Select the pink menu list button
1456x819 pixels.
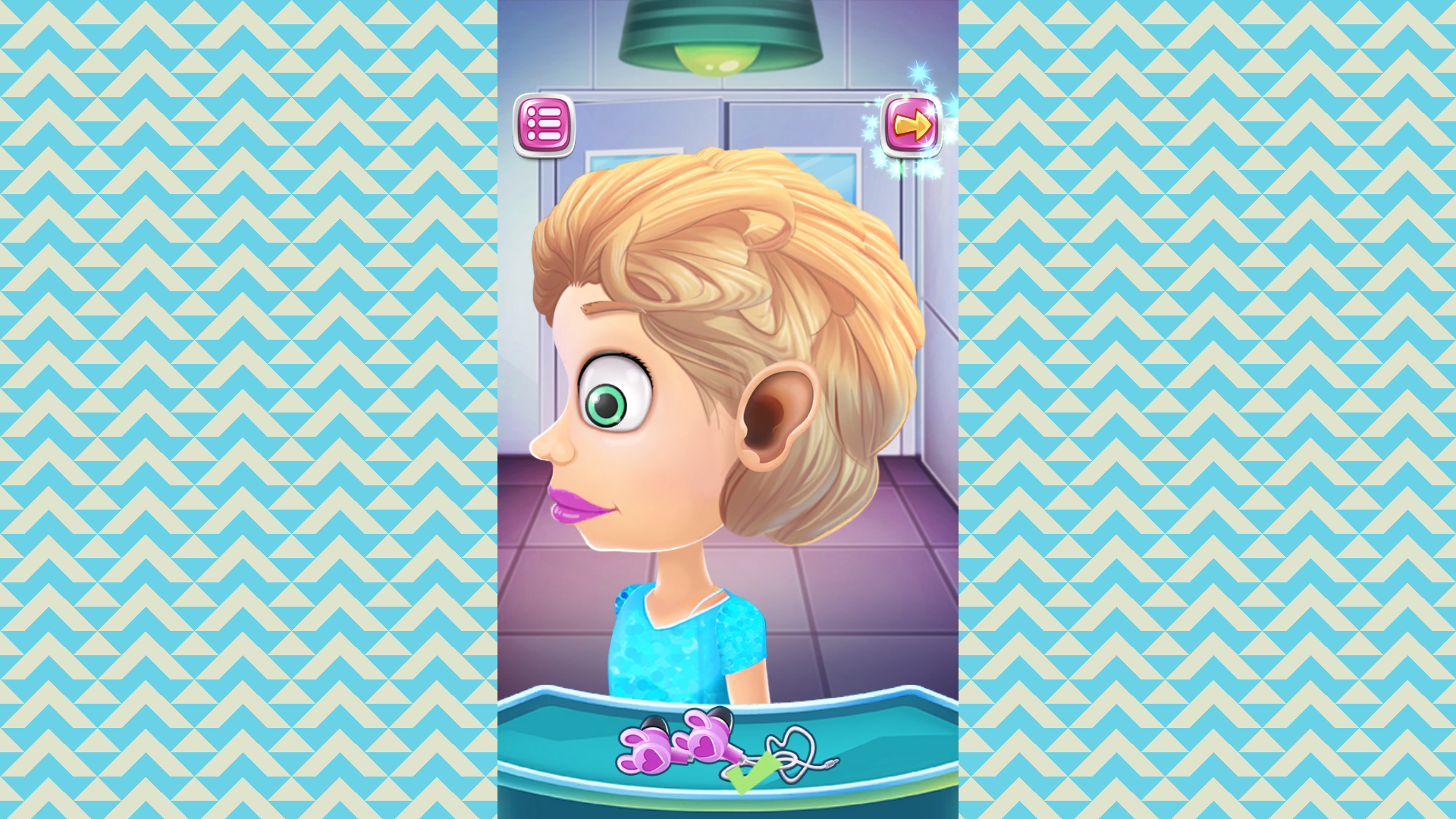click(544, 125)
